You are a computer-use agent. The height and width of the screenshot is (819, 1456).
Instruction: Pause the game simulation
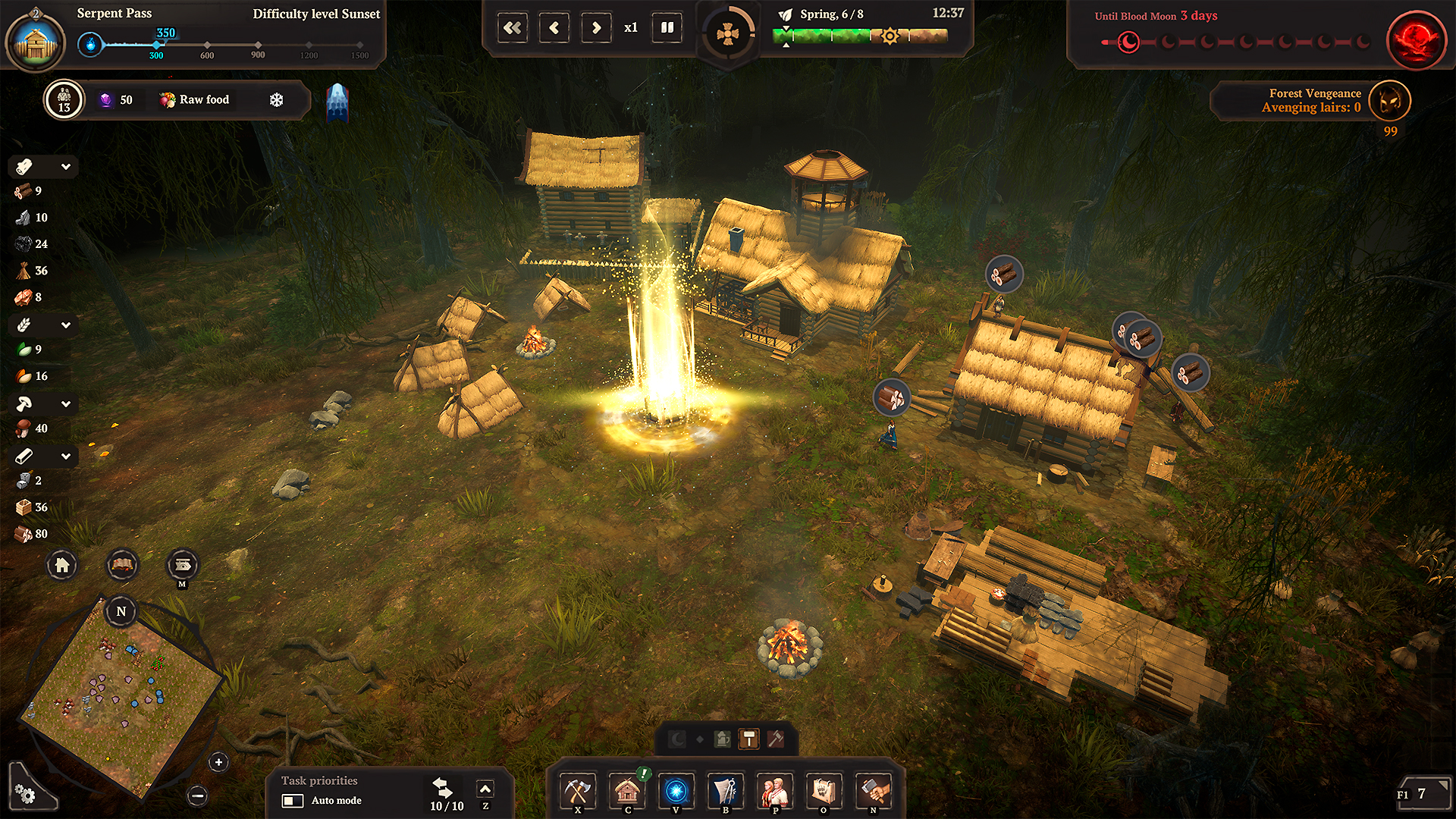click(x=666, y=27)
